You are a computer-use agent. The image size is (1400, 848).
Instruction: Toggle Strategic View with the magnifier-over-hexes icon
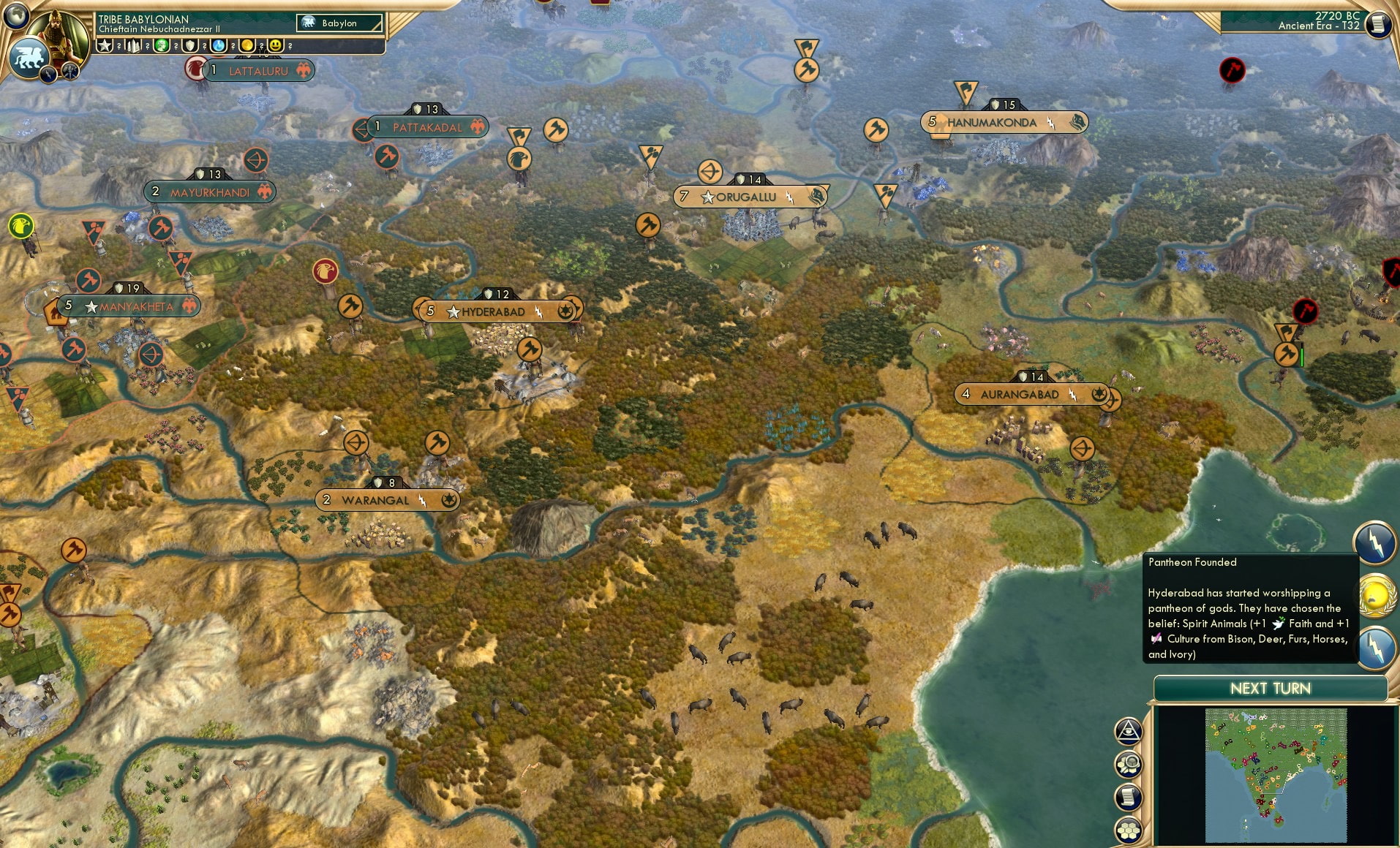1128,762
